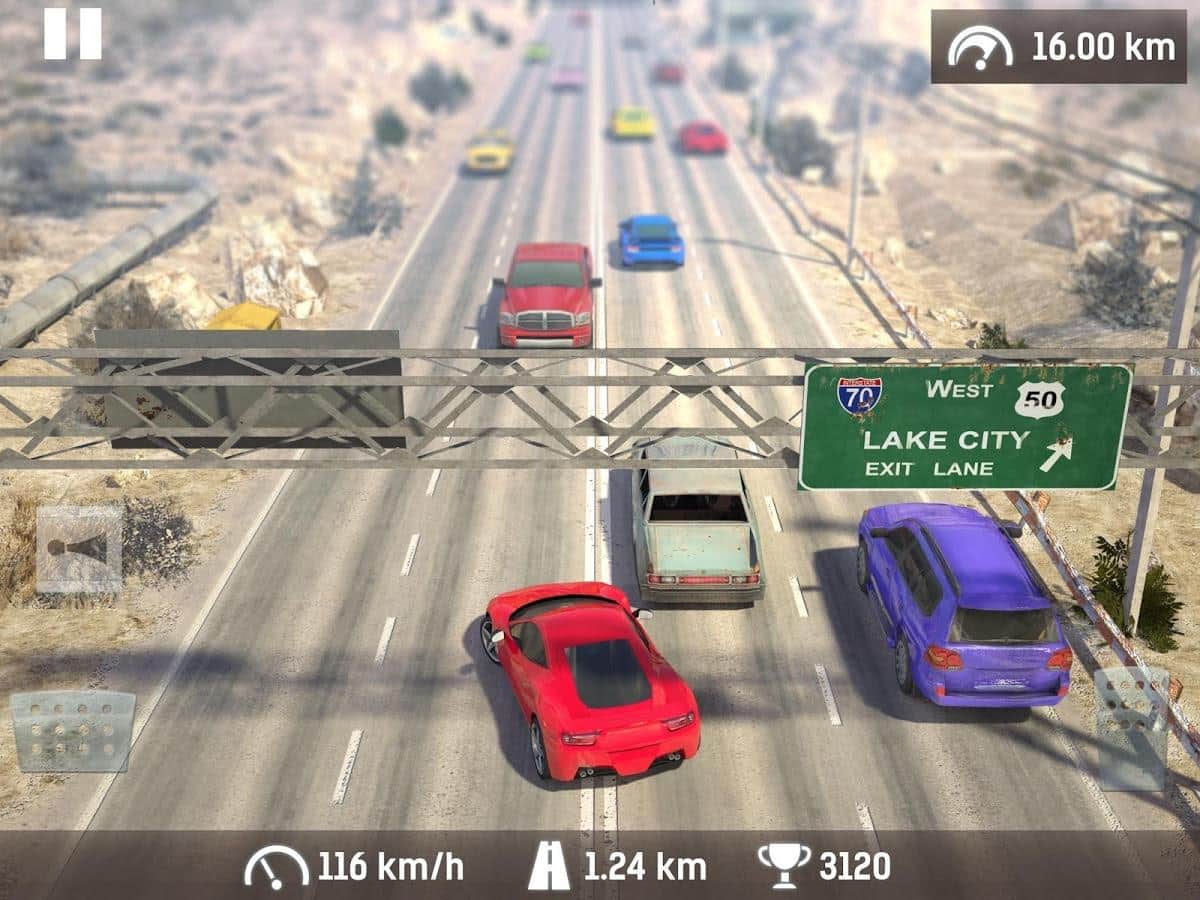Honk the horn button
The width and height of the screenshot is (1200, 900).
click(79, 549)
